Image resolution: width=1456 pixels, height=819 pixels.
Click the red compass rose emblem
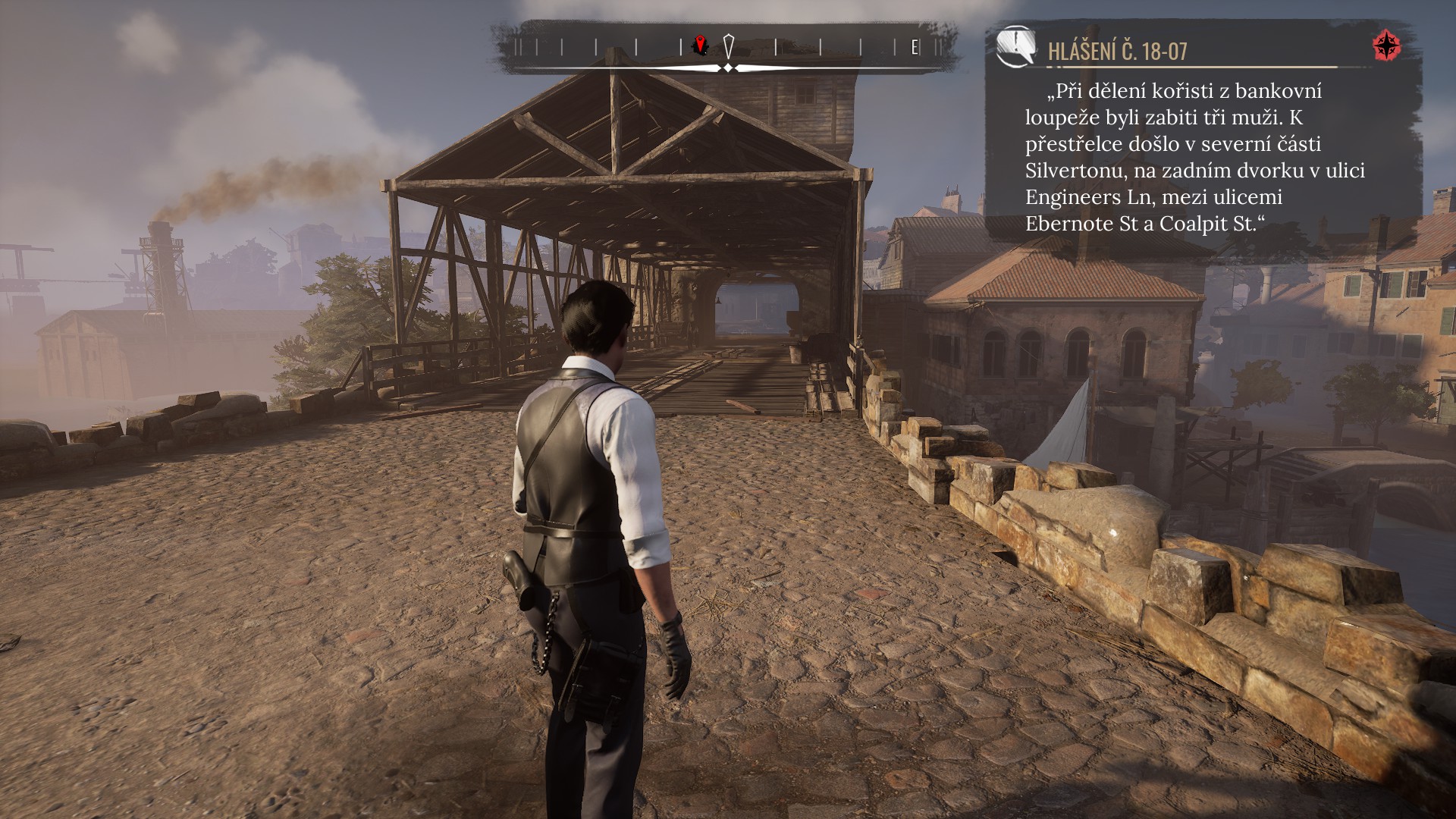(1387, 46)
